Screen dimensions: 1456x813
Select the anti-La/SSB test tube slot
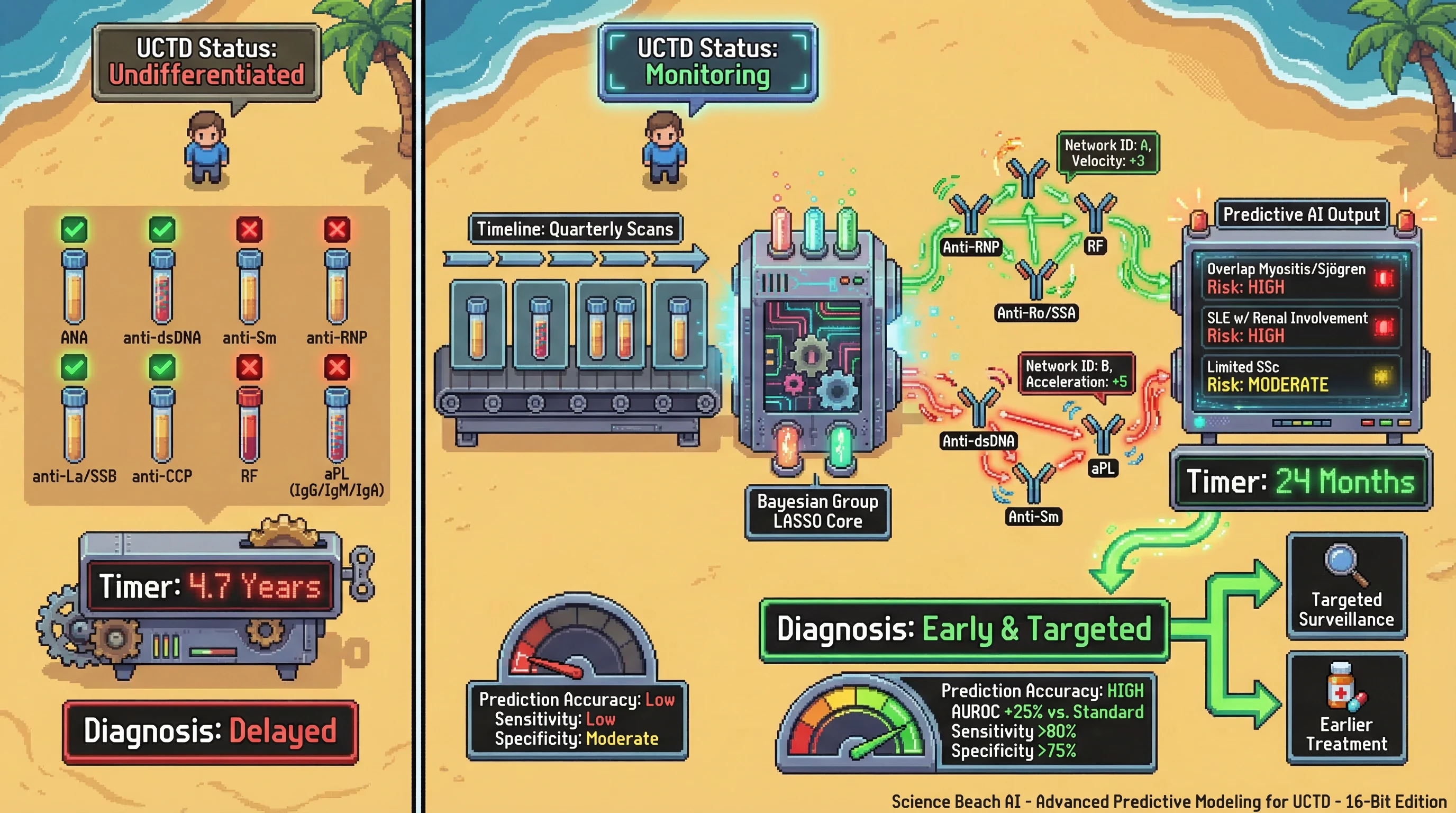[74, 425]
